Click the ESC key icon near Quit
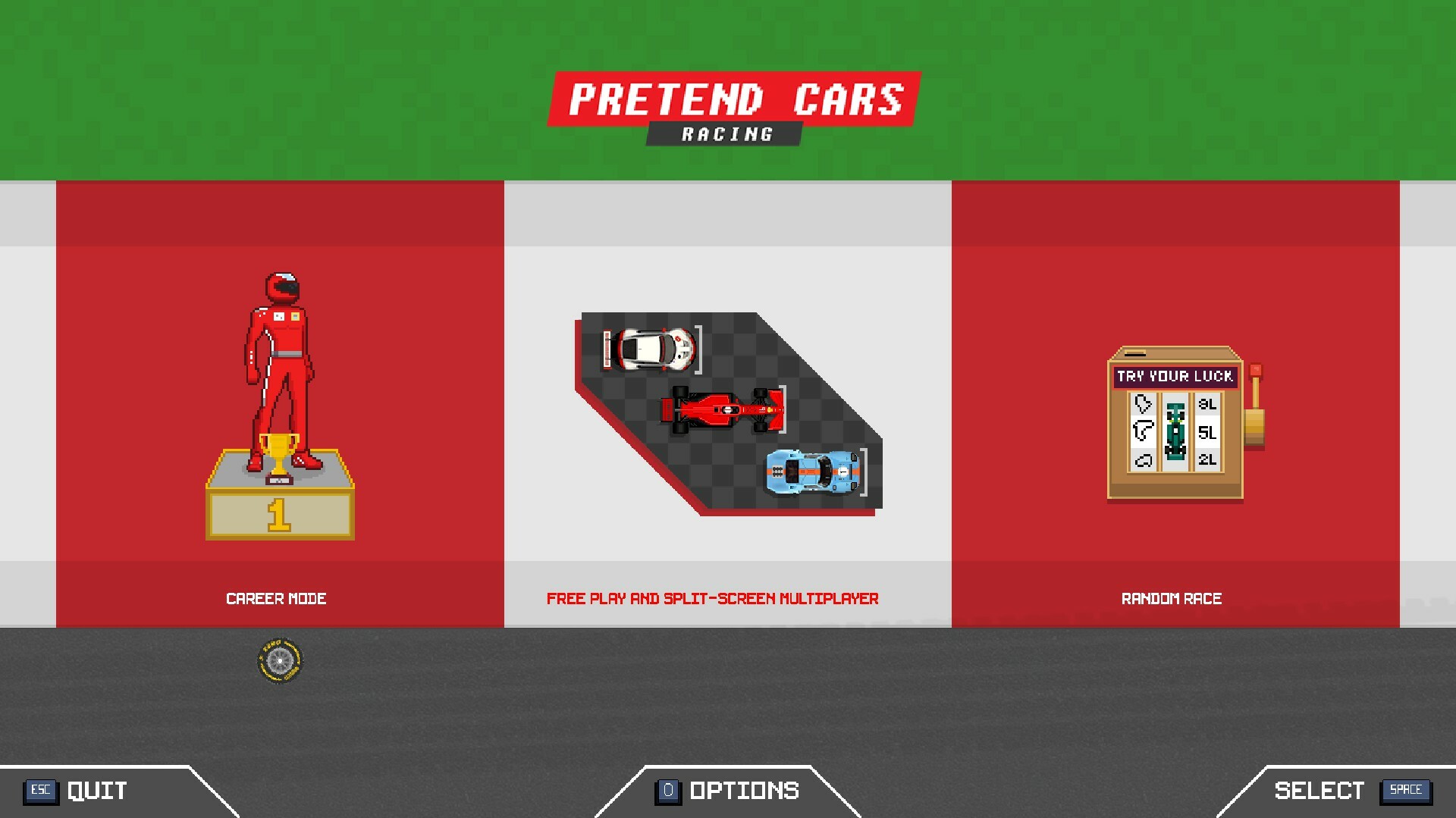 [42, 791]
